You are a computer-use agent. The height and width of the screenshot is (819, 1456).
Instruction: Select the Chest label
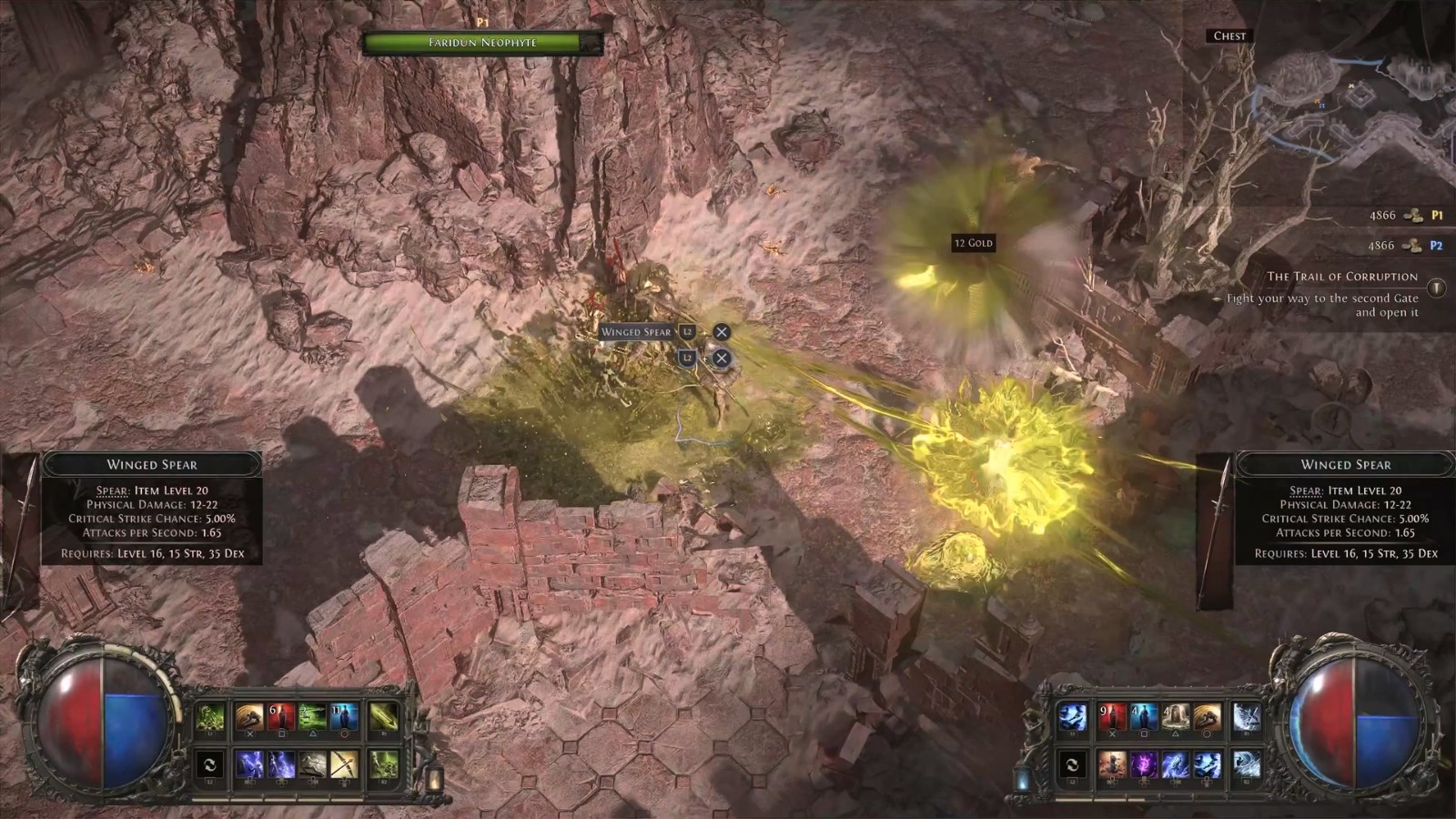click(1229, 36)
